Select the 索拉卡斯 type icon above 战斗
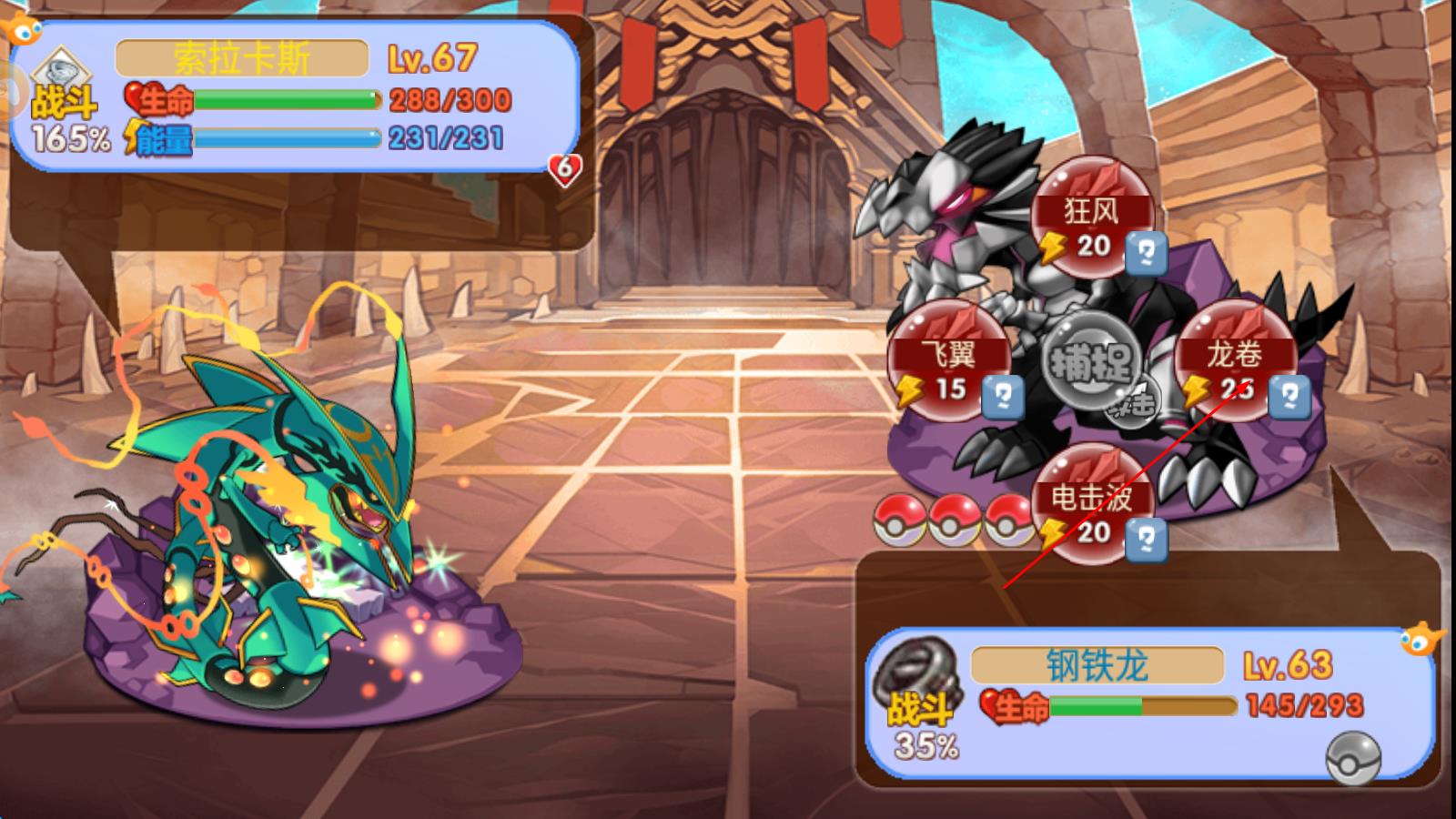The image size is (1456, 819). 61,70
